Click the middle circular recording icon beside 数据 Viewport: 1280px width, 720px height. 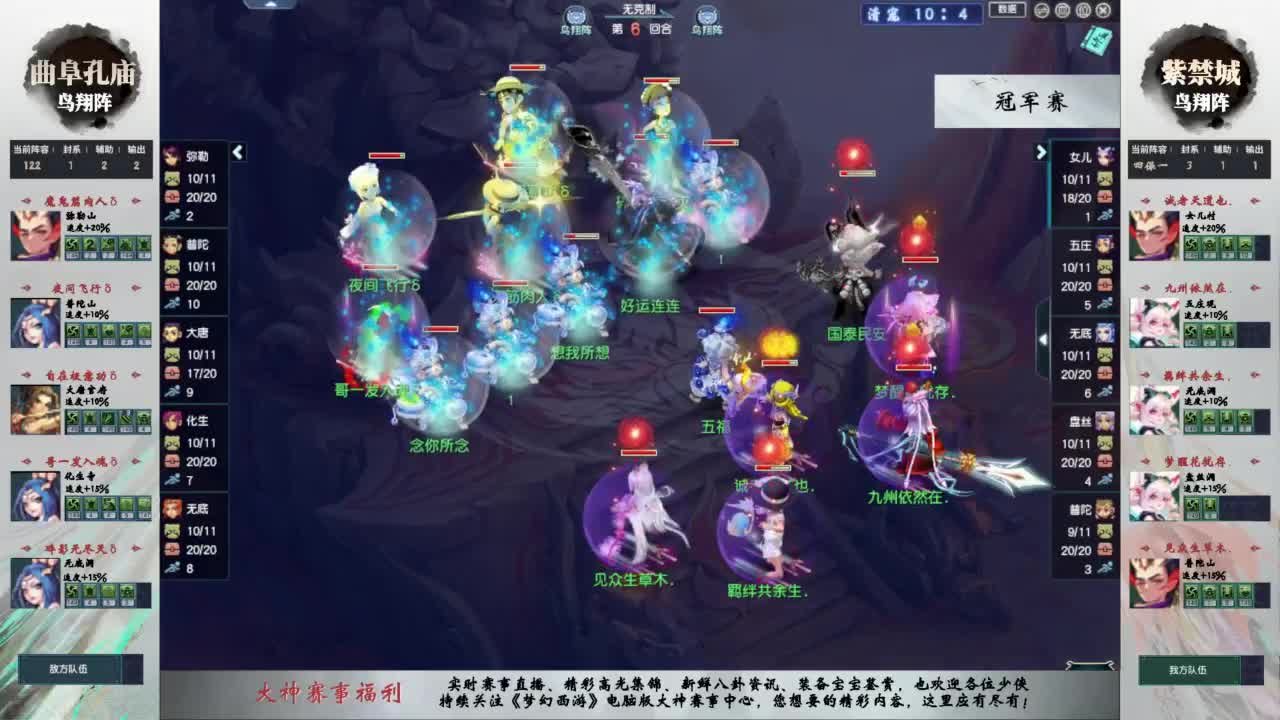(1063, 11)
